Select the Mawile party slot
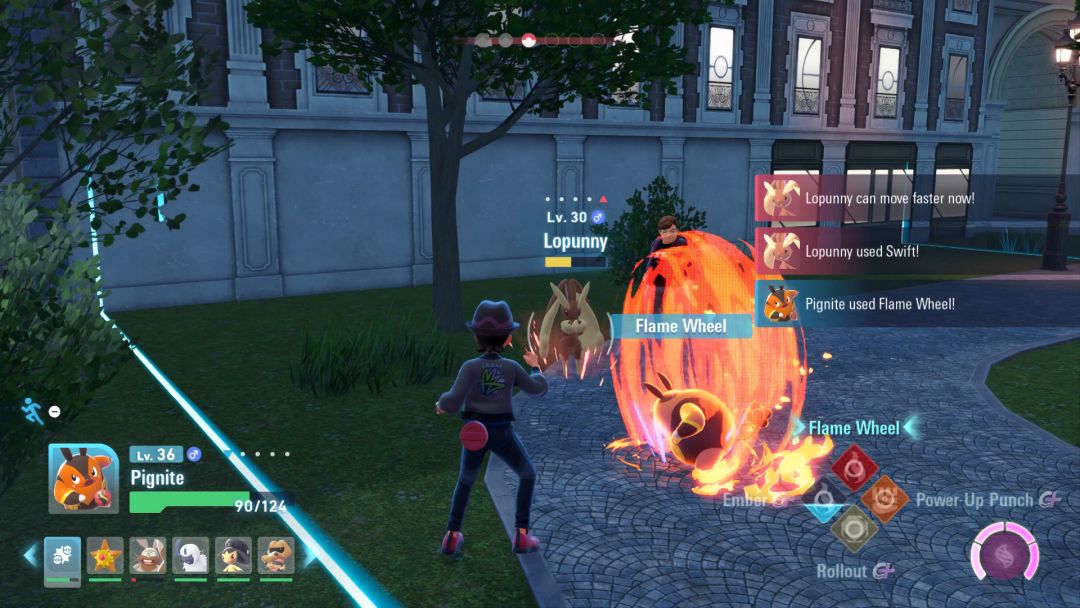The width and height of the screenshot is (1080, 608). pyautogui.click(x=233, y=557)
